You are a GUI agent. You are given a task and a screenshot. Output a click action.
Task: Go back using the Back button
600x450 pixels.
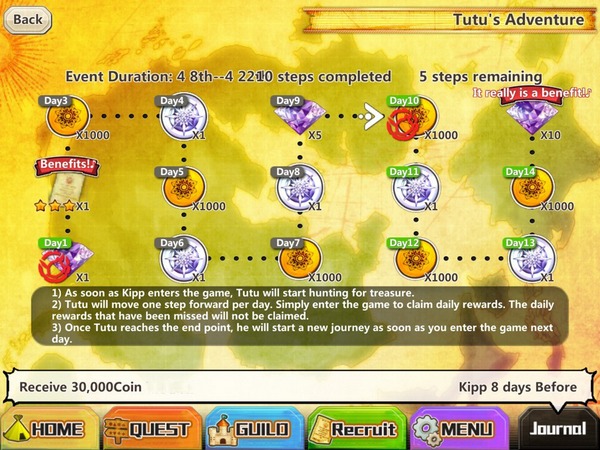(x=26, y=18)
